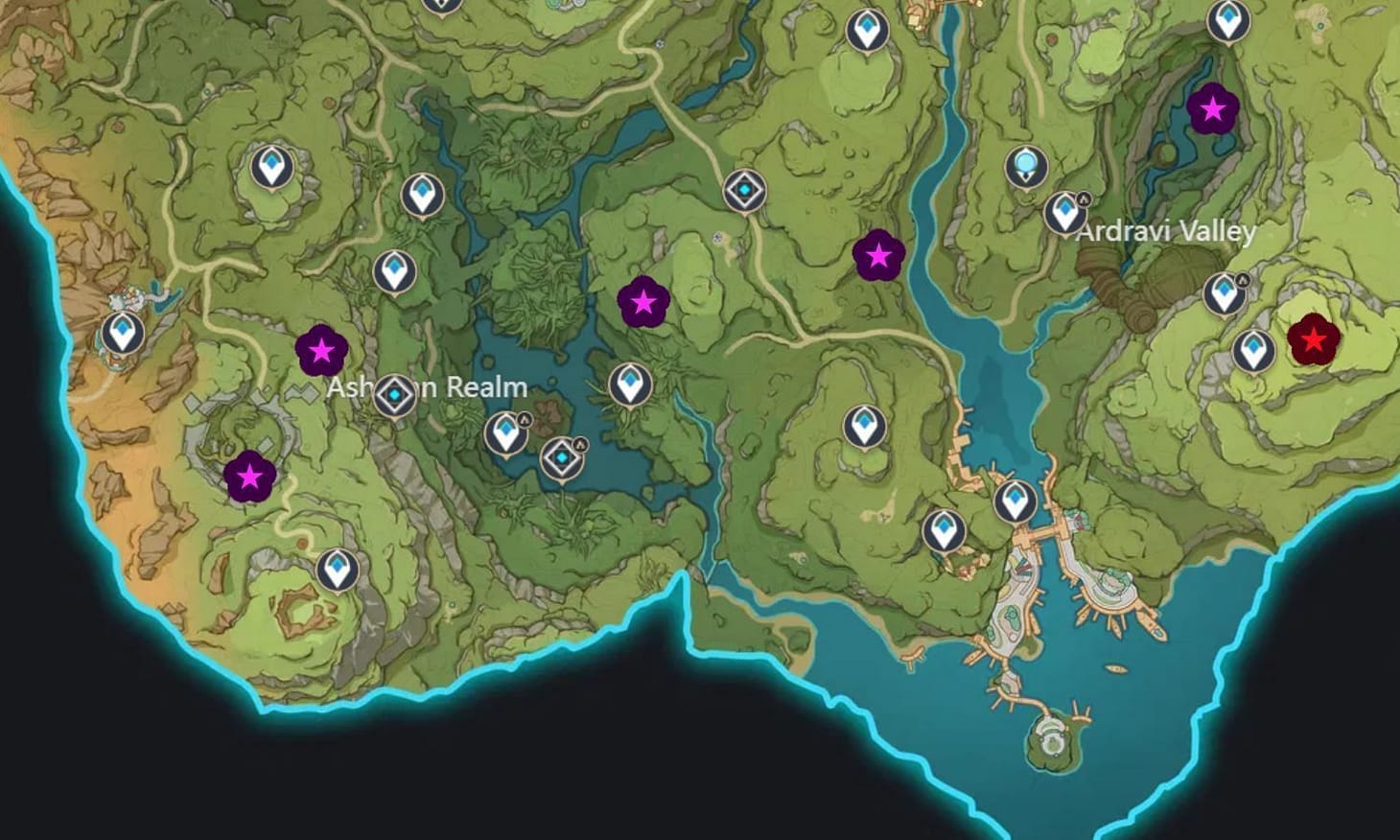Open the purple flower marker near the central river

point(879,256)
